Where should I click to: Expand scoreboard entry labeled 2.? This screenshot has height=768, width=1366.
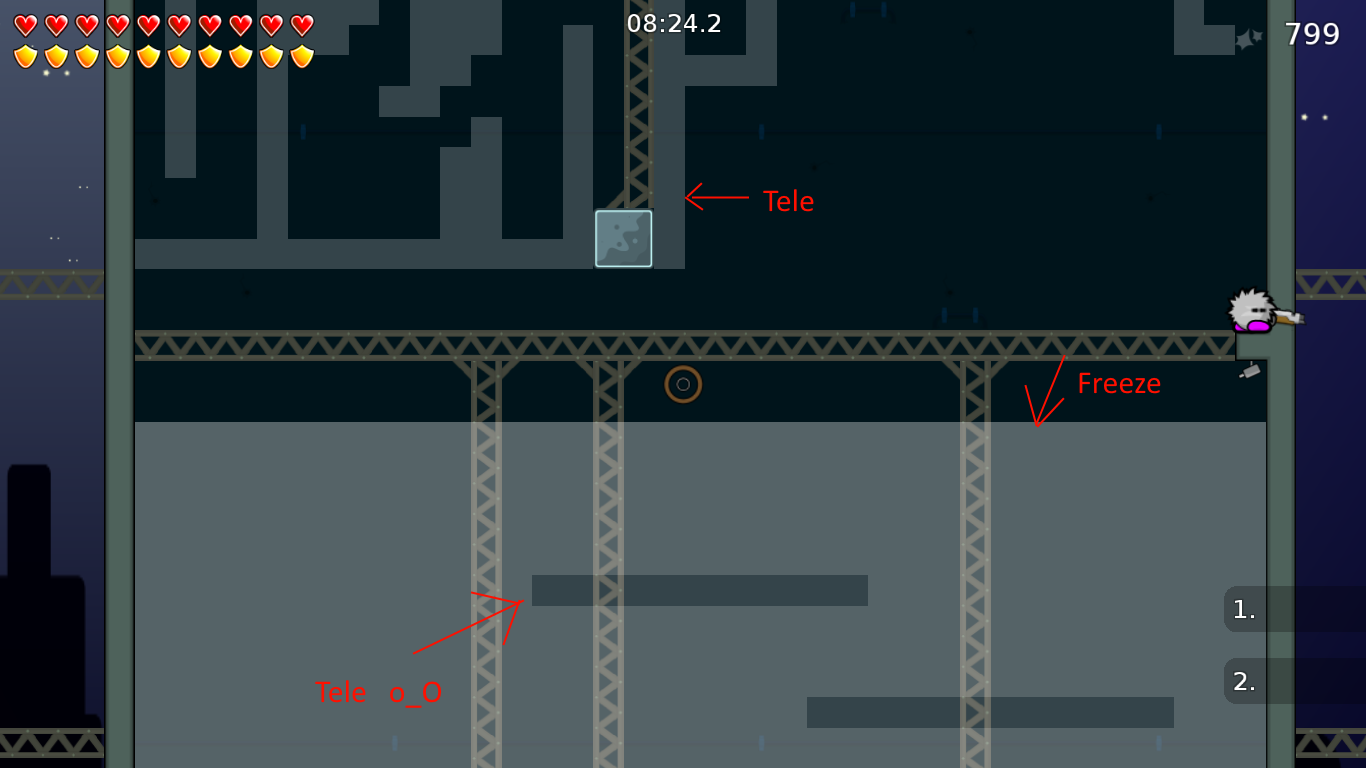[1243, 680]
